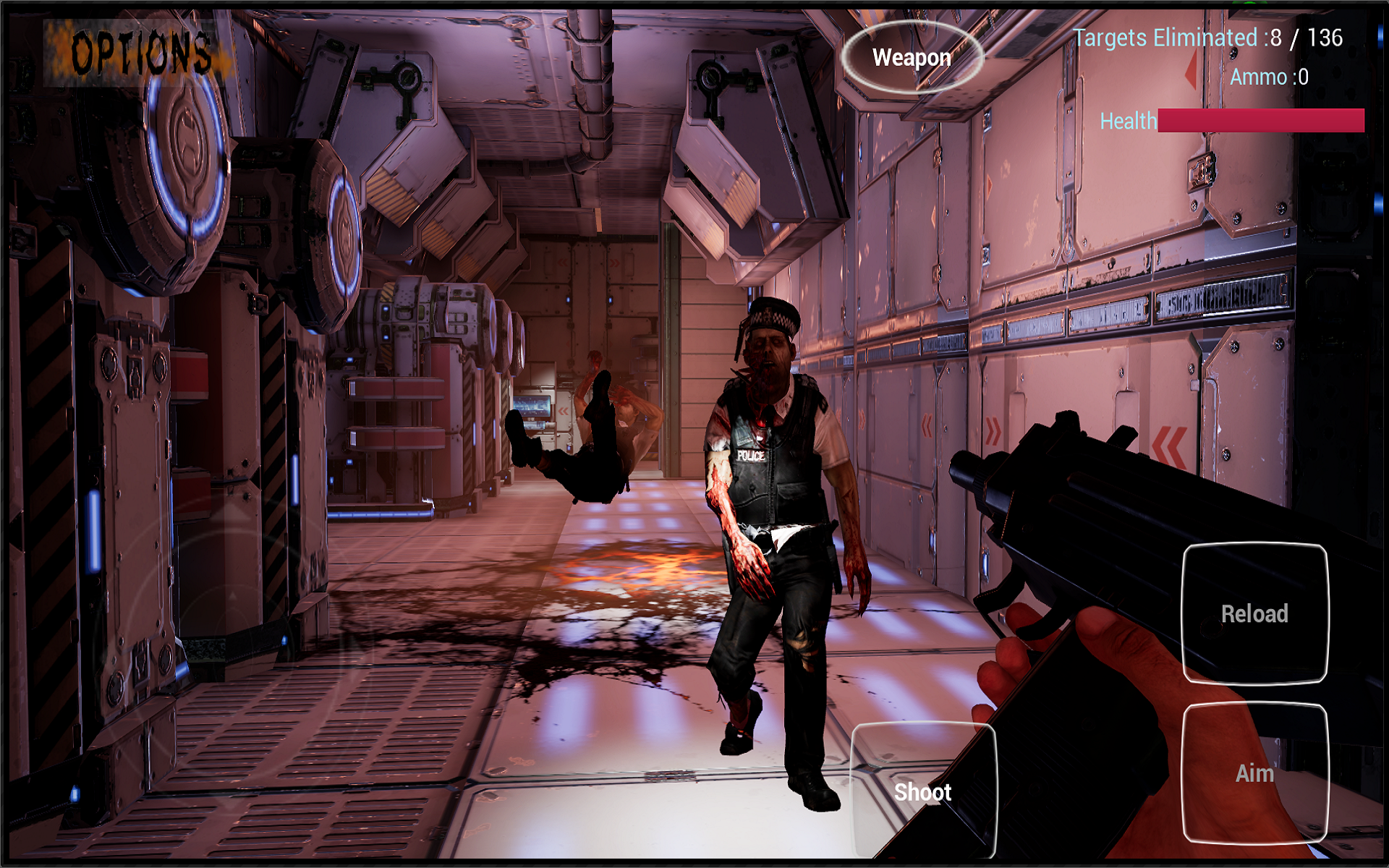Switch weapon with the Weapon button
Viewport: 1389px width, 868px height.
(912, 57)
